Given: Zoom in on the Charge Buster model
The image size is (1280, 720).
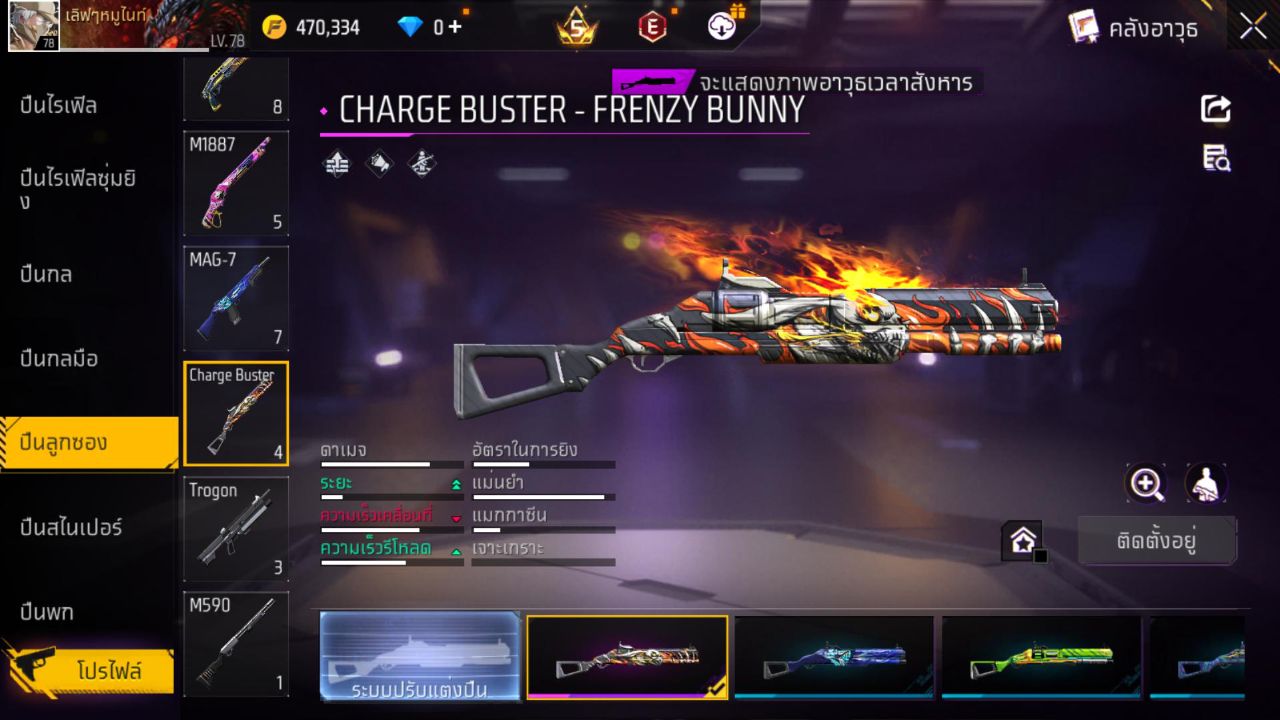Looking at the screenshot, I should pos(1146,484).
